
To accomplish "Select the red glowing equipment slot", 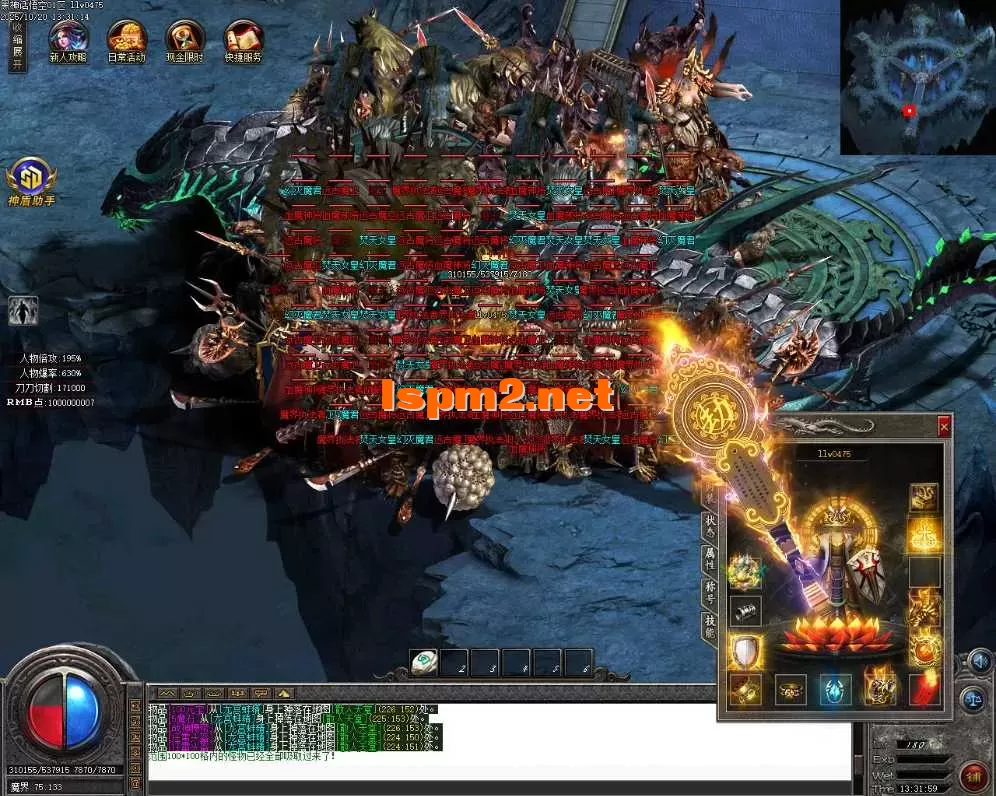I will click(x=924, y=690).
